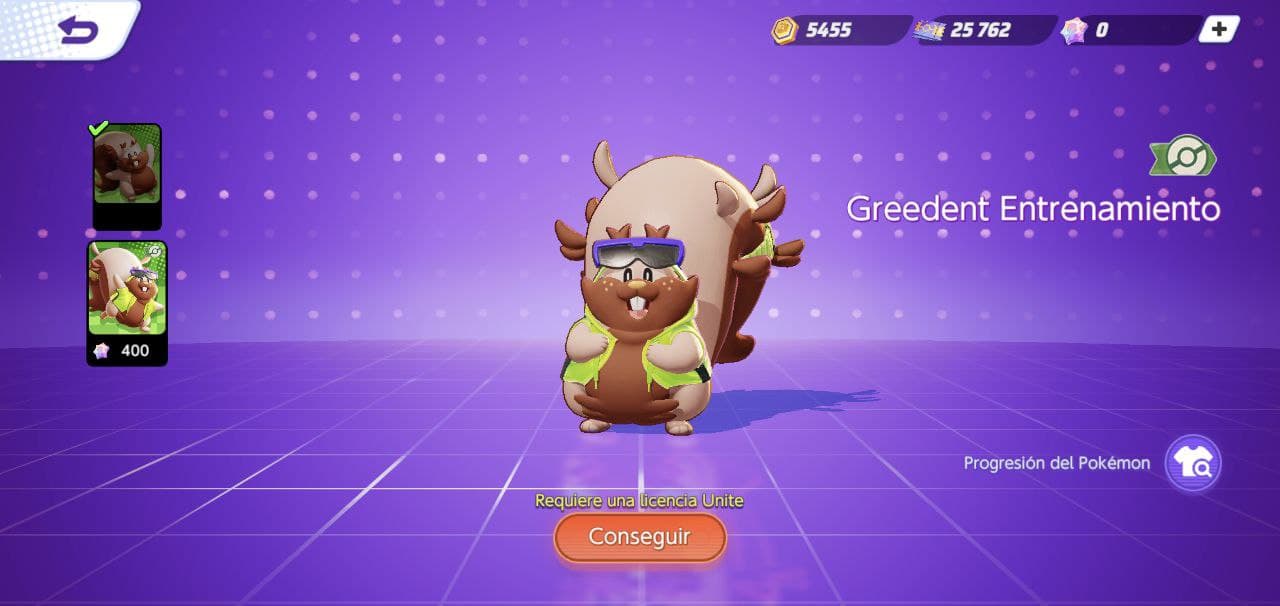The height and width of the screenshot is (606, 1280).
Task: Open the Progresión del Pokémon viewer
Action: coord(1193,463)
